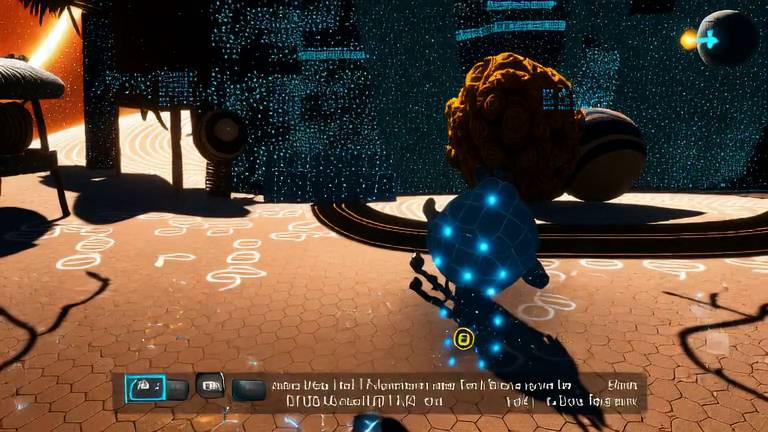Open the planet globe with cyan arrow
Screen dimensions: 768x432
(726, 39)
